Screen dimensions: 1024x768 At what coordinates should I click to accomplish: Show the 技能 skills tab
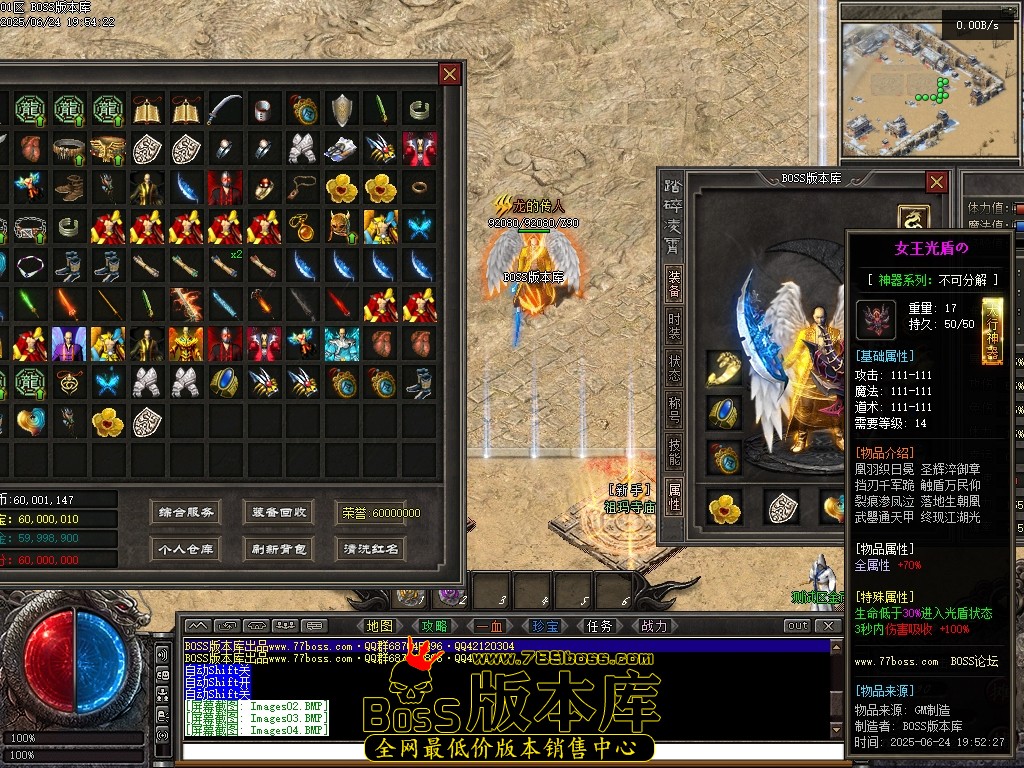[675, 452]
